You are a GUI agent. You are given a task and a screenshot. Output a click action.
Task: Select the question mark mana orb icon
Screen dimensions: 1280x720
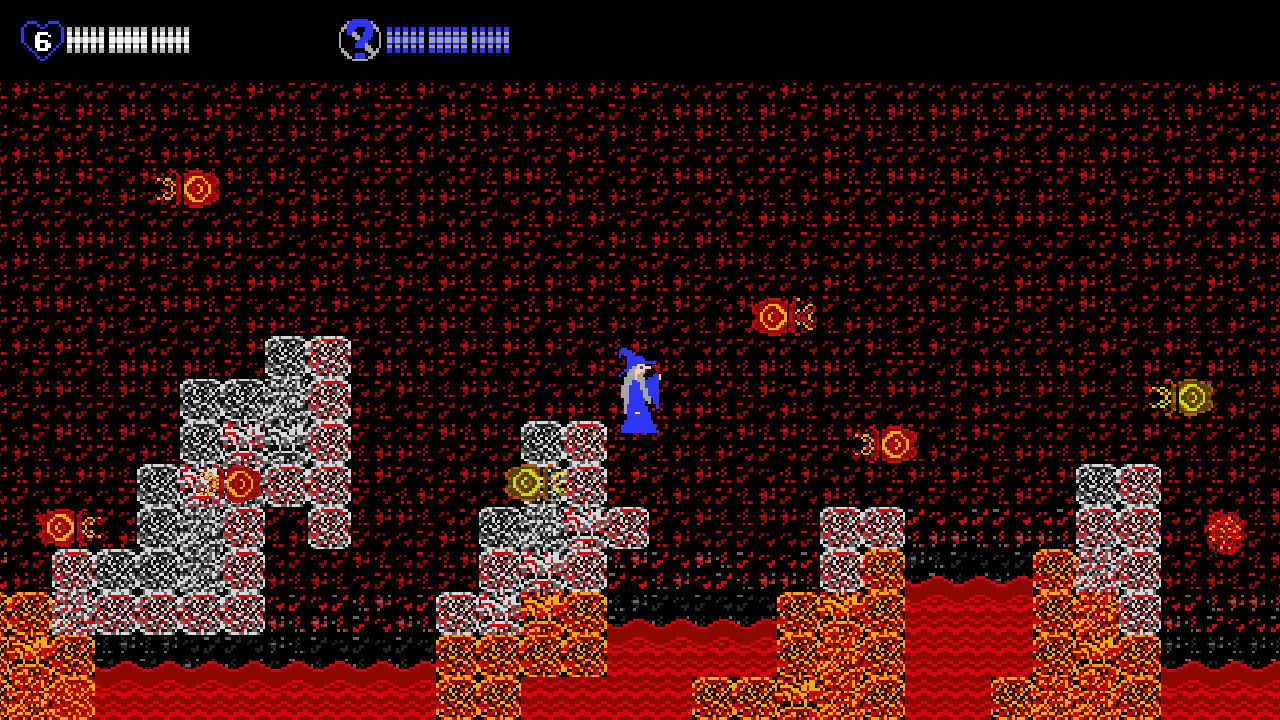point(362,37)
